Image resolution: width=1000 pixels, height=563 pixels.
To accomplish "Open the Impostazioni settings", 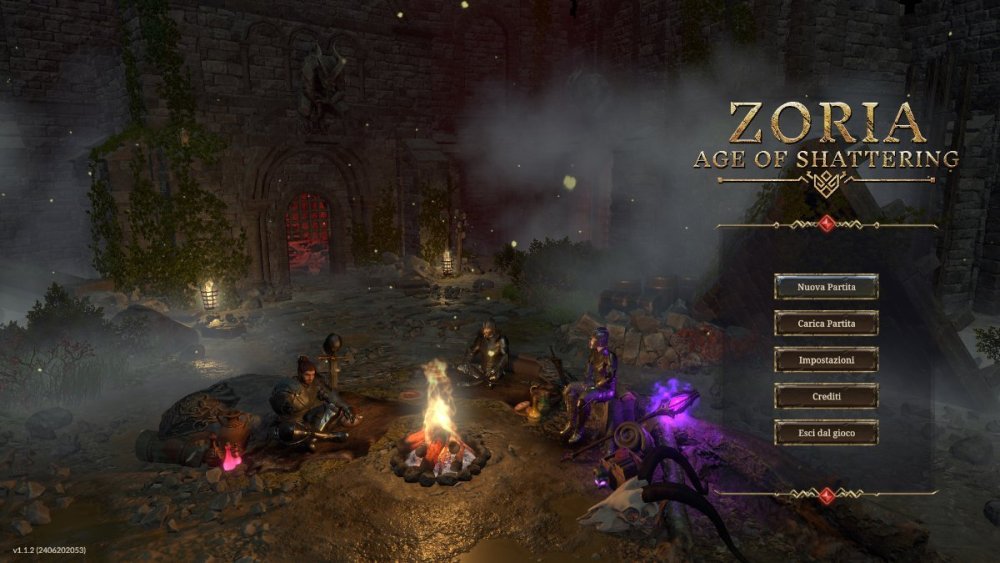I will coord(826,360).
